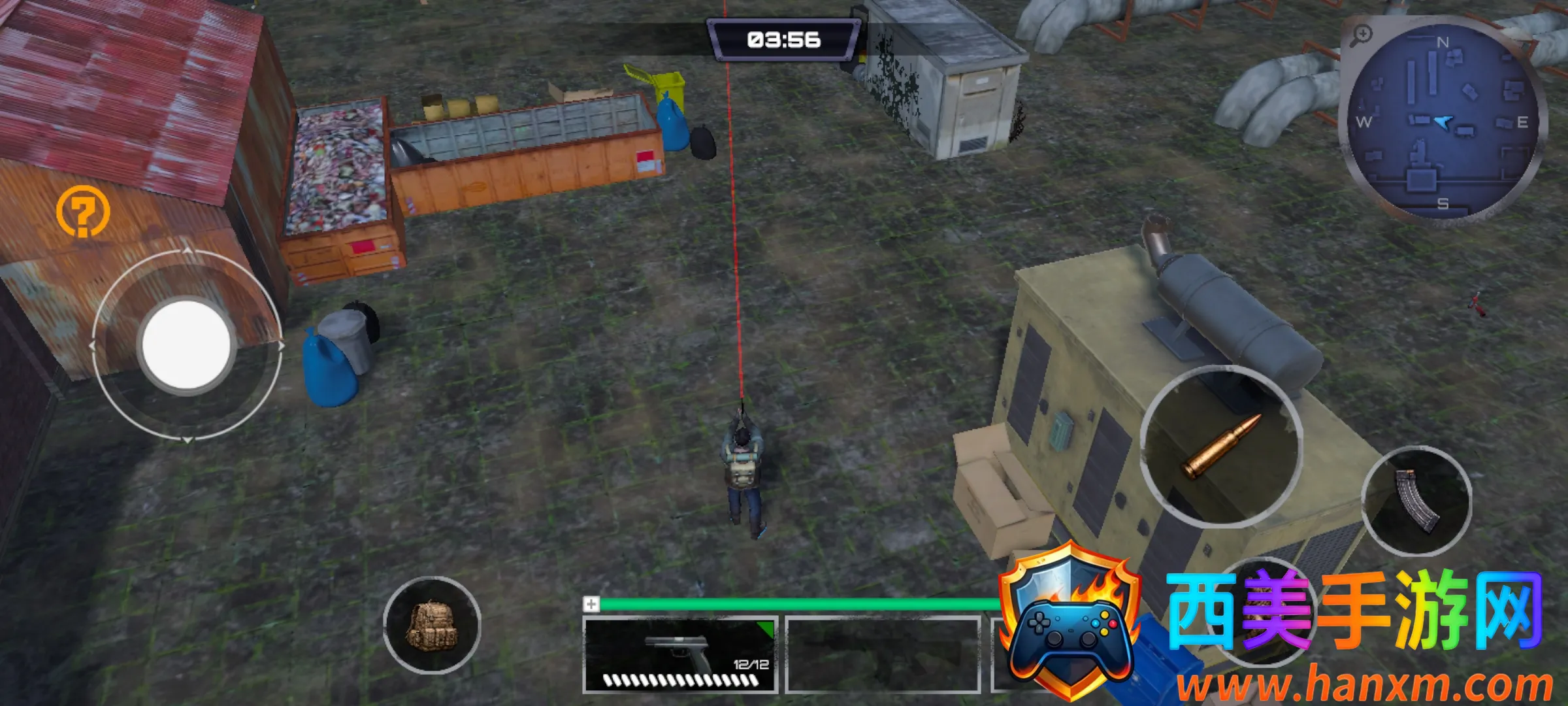Viewport: 1568px width, 706px height.
Task: Select the pistol weapon slot
Action: click(x=679, y=654)
